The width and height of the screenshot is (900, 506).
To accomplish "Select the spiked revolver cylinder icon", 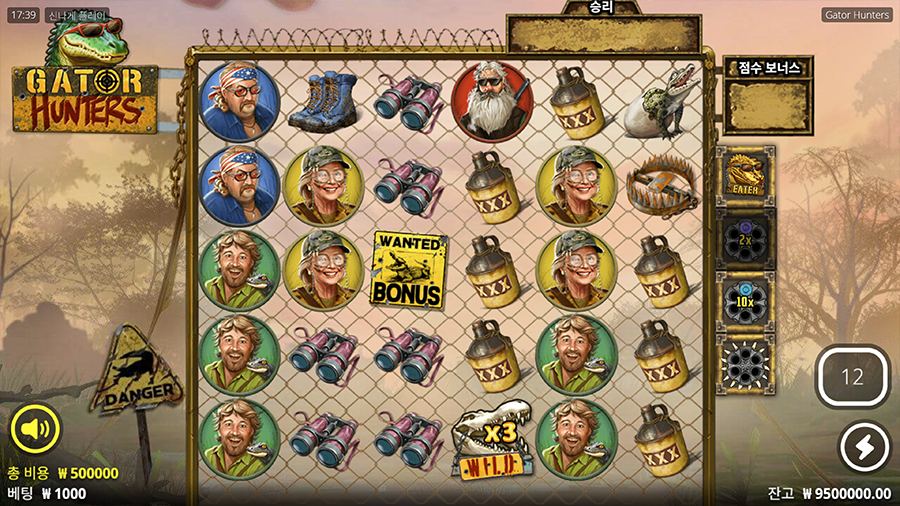I will click(x=745, y=364).
